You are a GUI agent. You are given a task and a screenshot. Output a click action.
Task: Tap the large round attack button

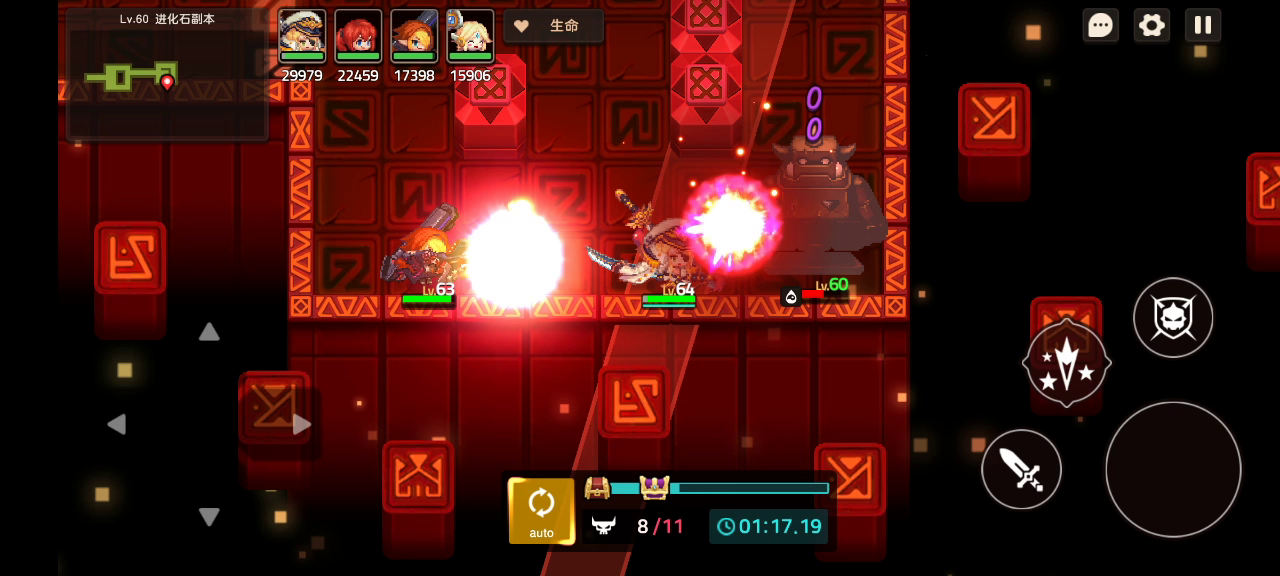pos(1173,469)
